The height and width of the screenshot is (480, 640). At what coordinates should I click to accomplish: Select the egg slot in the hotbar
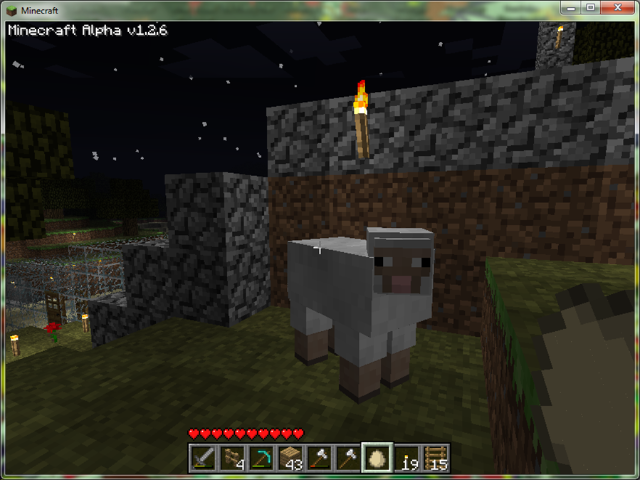(377, 458)
